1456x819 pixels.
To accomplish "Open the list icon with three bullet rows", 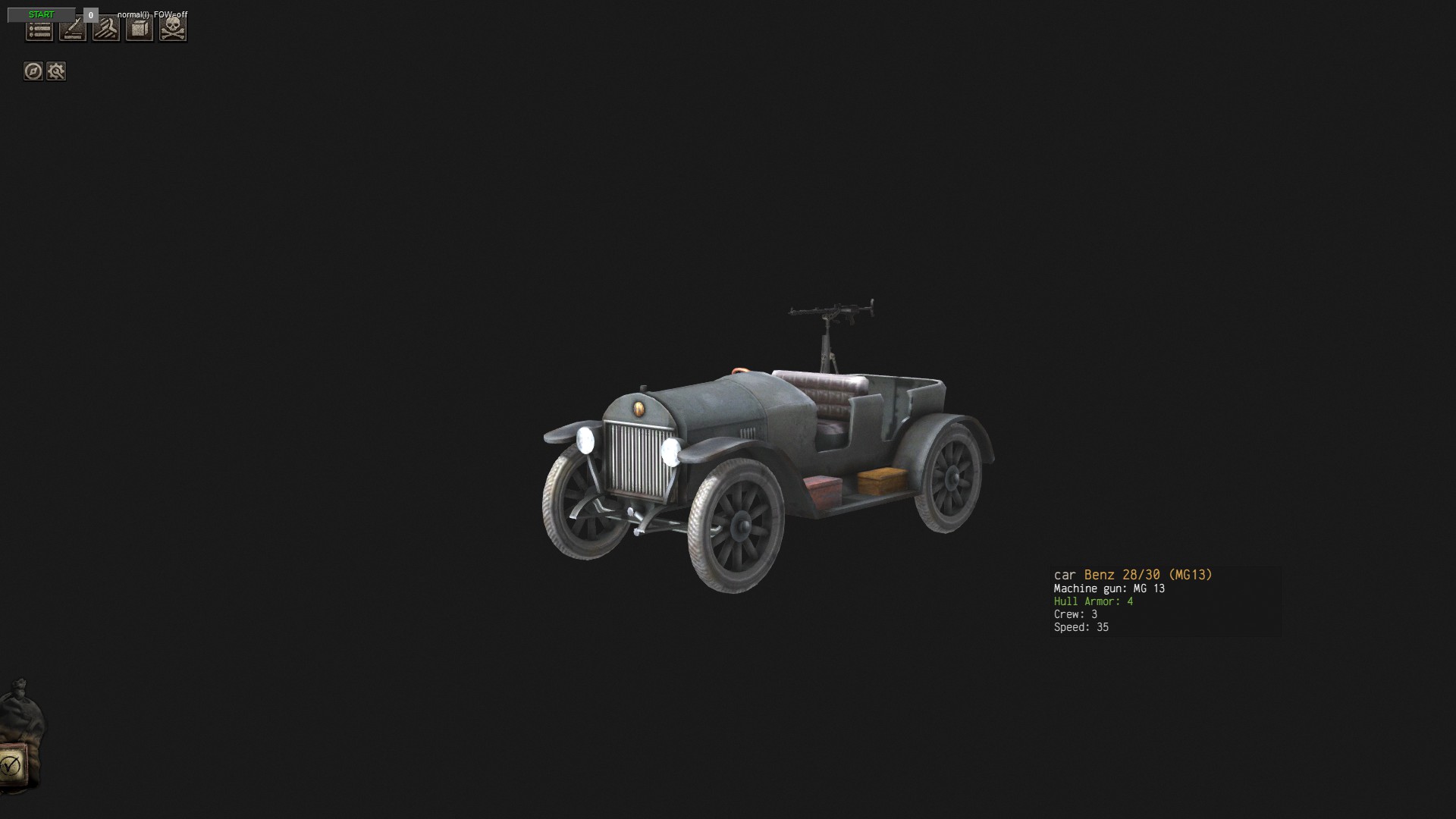I will (39, 30).
